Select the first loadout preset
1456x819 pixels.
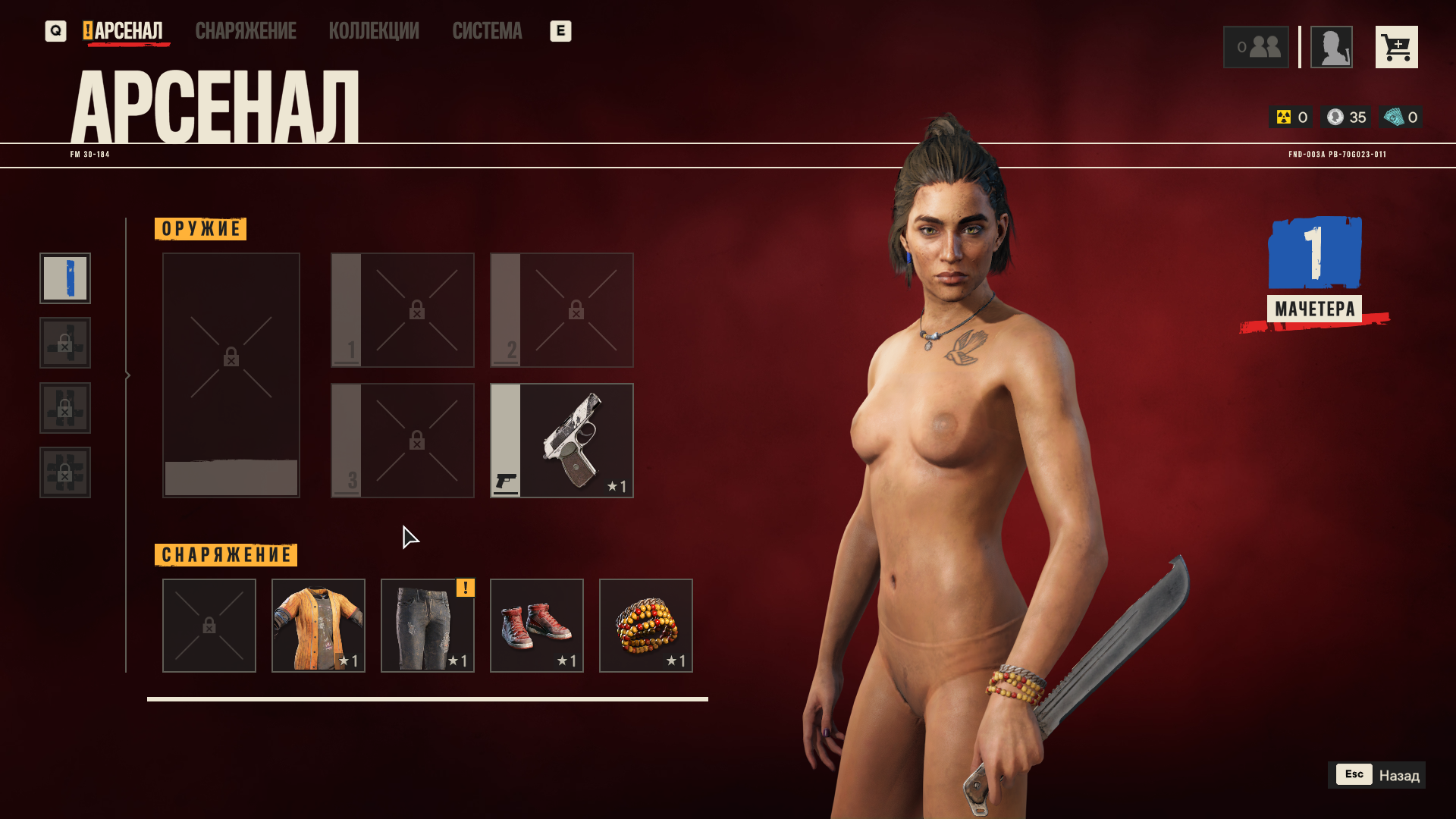65,278
